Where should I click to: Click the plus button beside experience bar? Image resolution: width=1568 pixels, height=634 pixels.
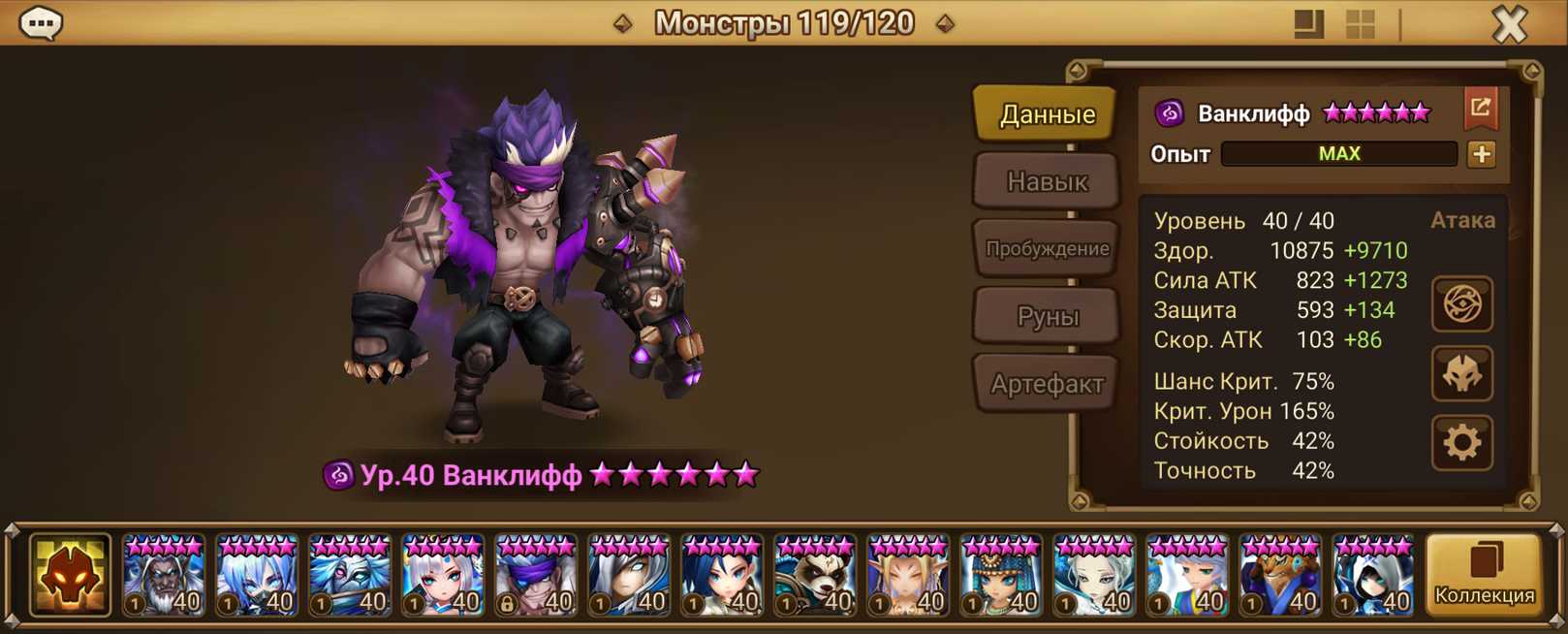click(x=1481, y=154)
